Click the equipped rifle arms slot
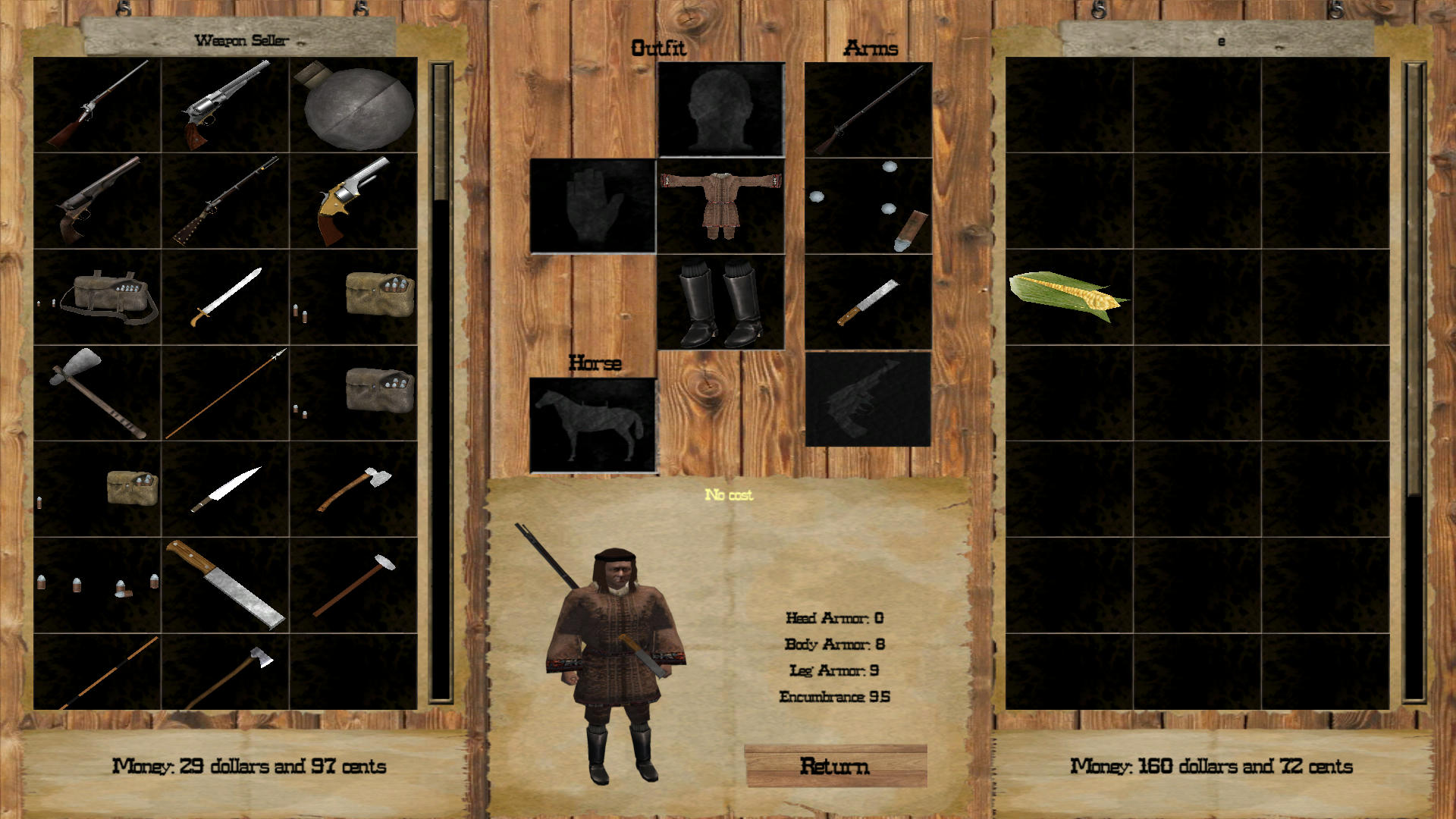Viewport: 1456px width, 819px height. (868, 110)
